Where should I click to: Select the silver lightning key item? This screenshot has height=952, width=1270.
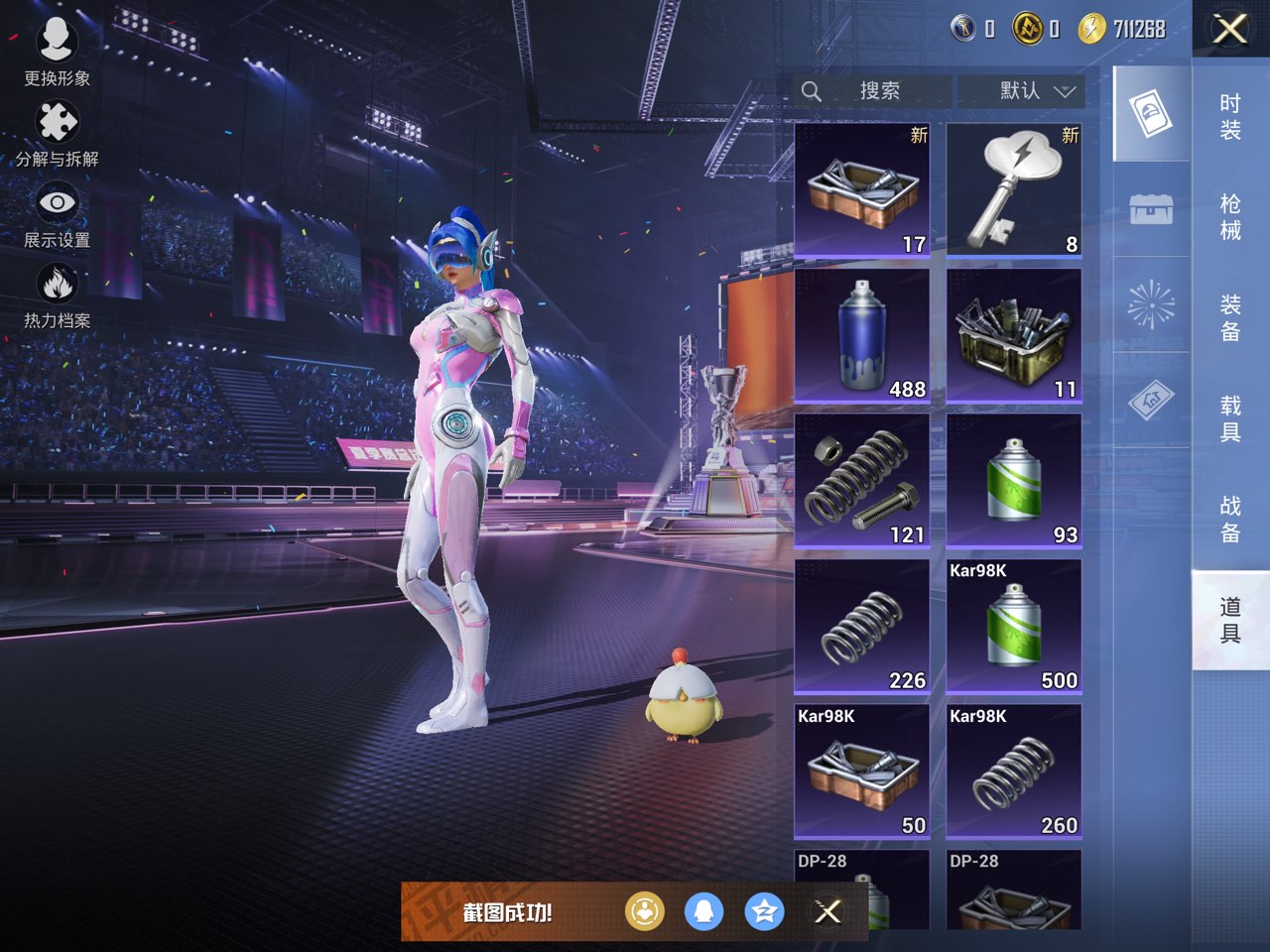click(x=1013, y=190)
